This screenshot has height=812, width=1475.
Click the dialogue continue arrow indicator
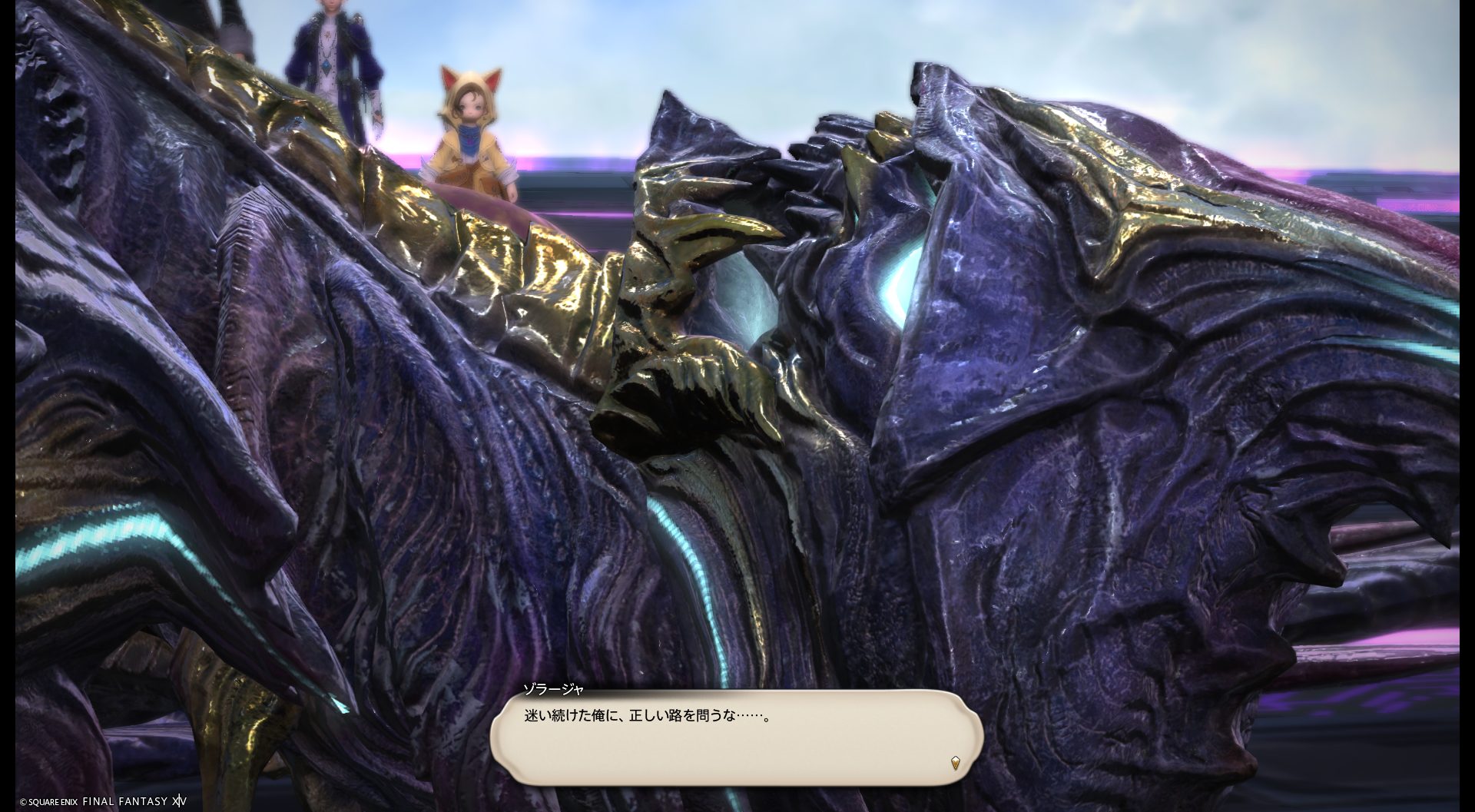(955, 763)
